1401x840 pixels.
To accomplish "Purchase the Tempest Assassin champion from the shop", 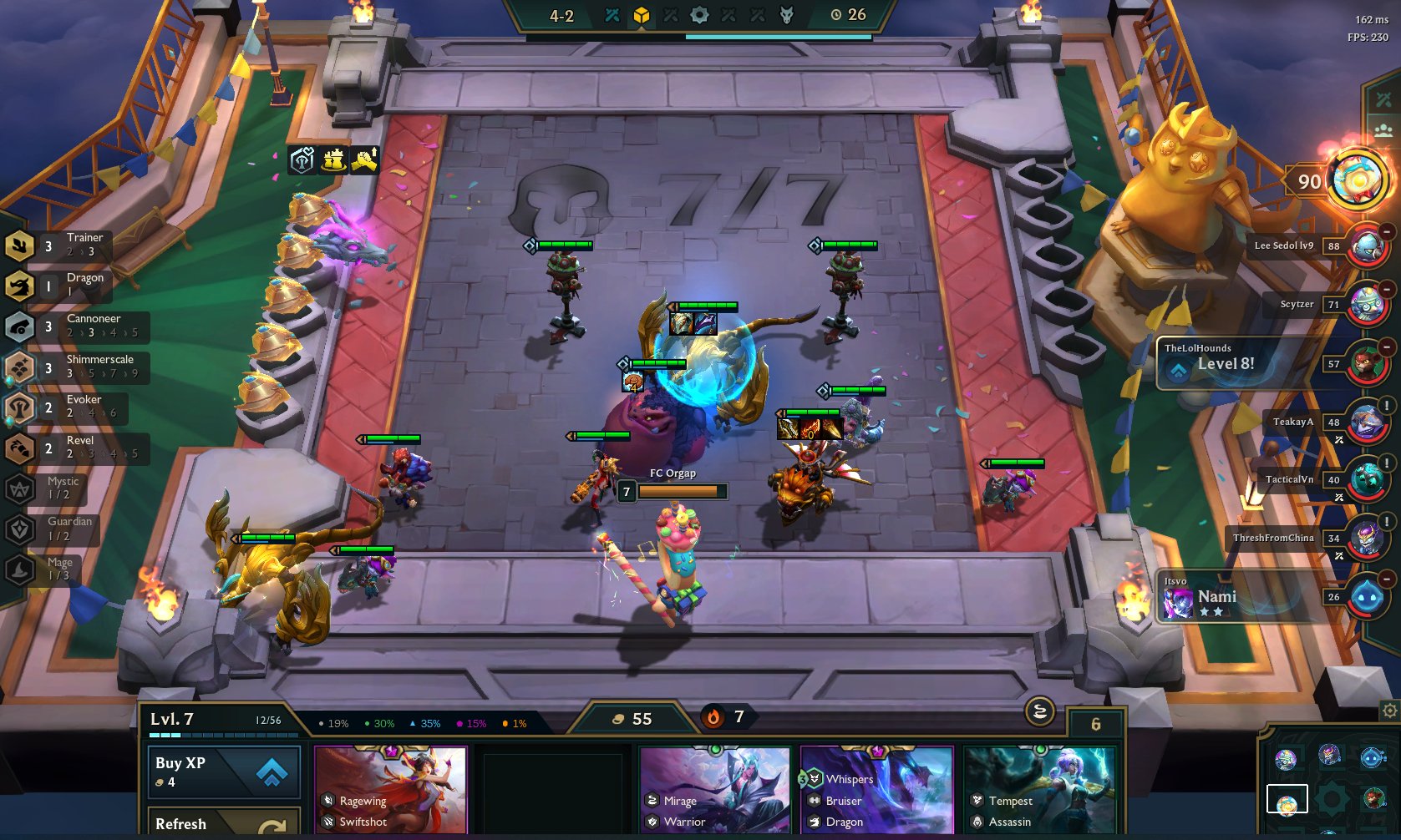I will 1040,789.
